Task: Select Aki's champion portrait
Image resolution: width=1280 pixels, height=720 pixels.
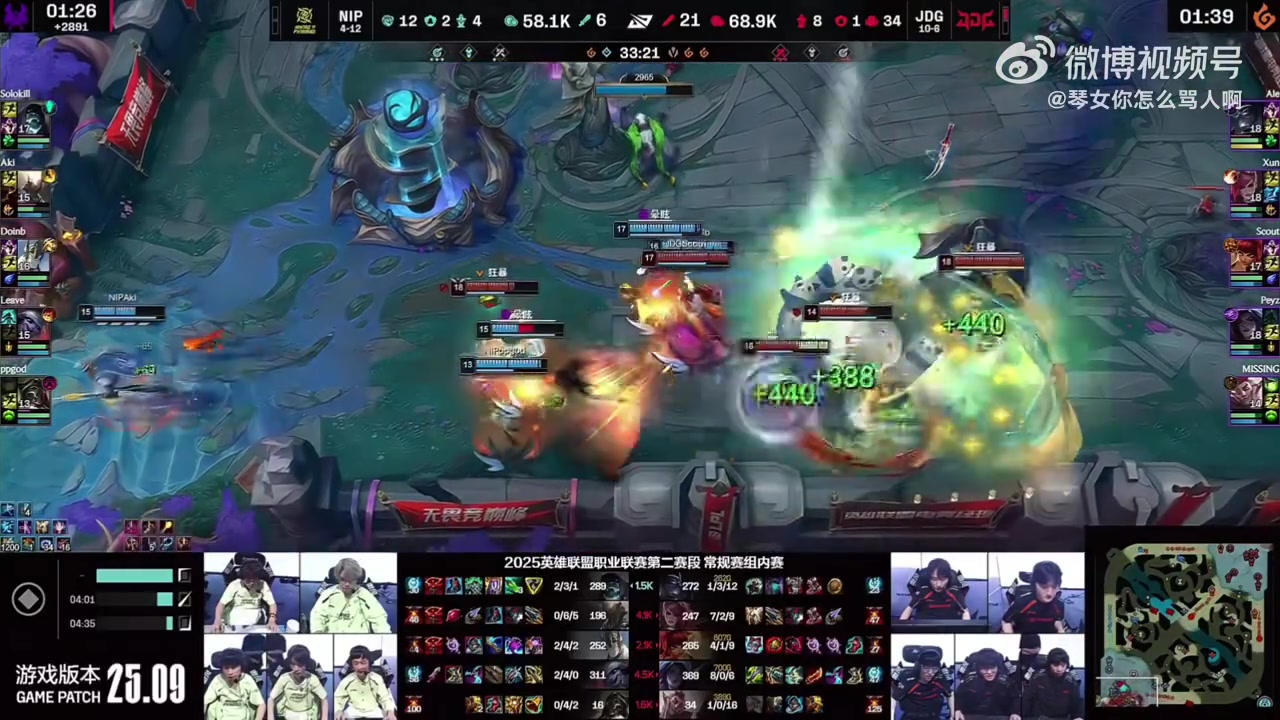Action: click(x=34, y=188)
